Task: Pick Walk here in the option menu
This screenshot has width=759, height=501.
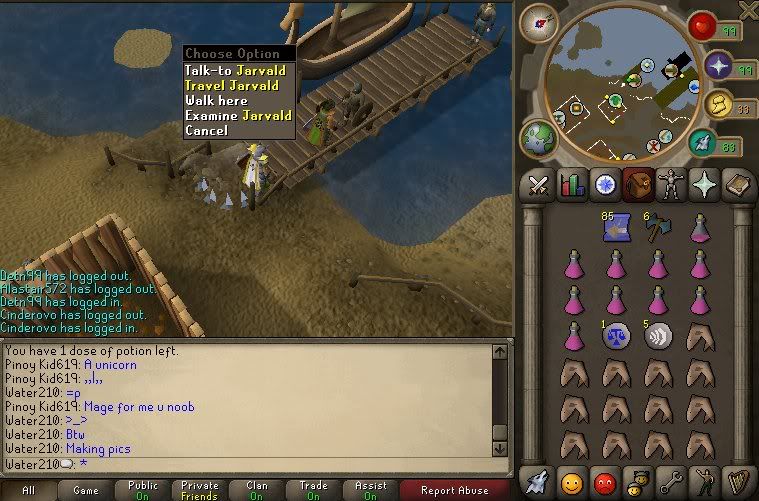Action: 216,100
